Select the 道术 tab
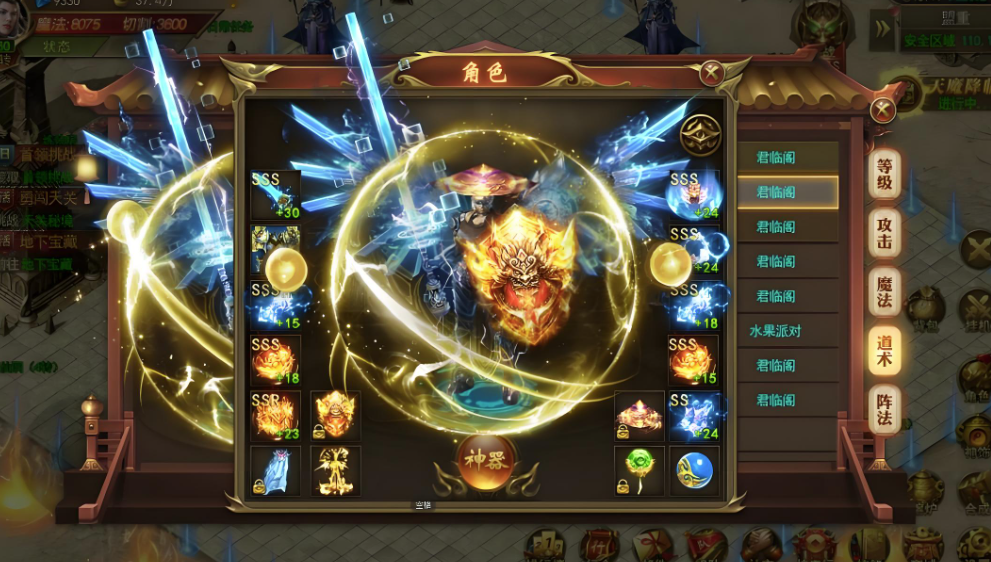The width and height of the screenshot is (991, 562). 884,349
